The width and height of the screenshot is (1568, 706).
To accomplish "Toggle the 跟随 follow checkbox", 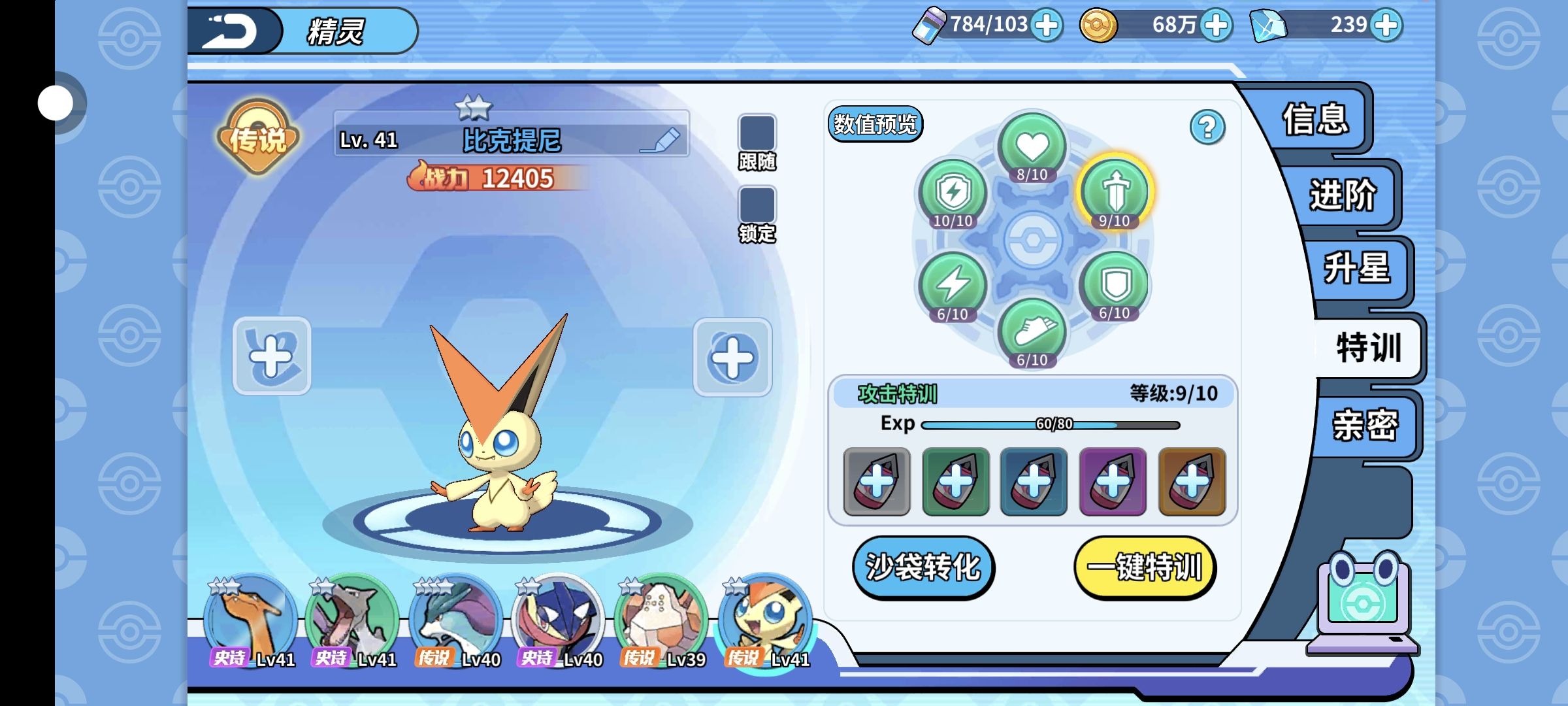I will tap(757, 133).
